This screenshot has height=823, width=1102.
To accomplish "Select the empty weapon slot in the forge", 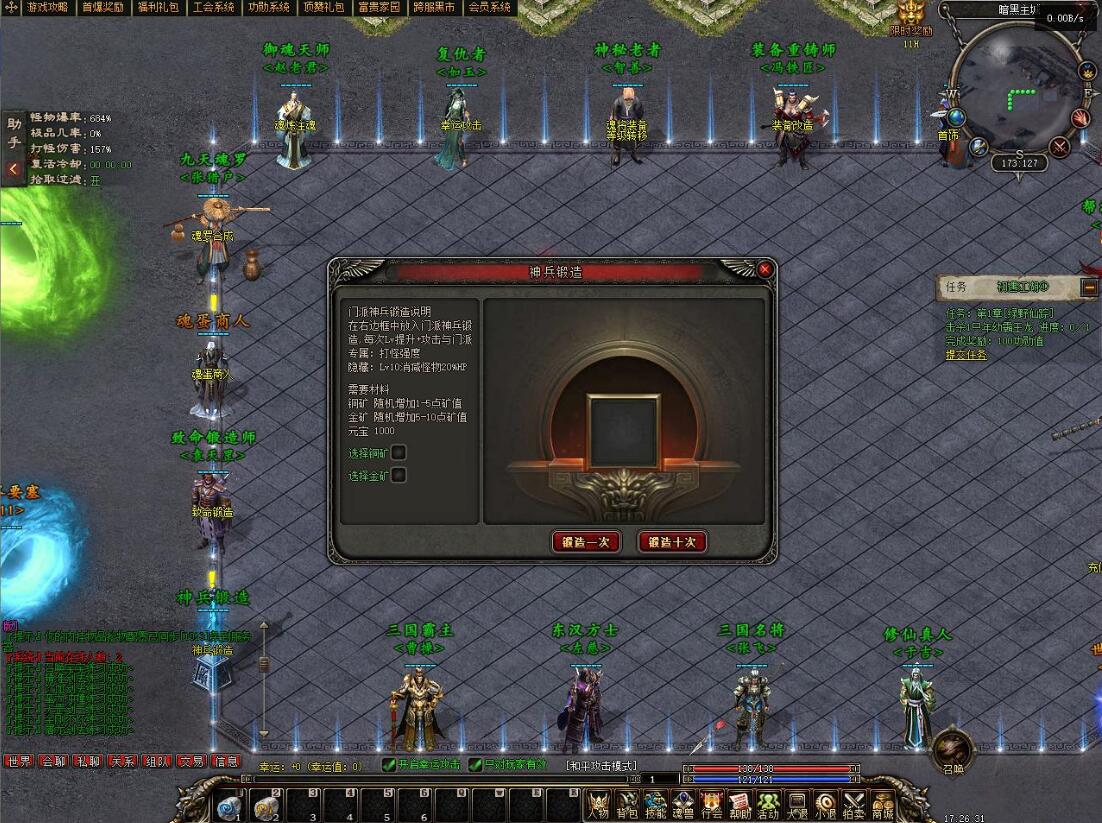I will point(624,430).
